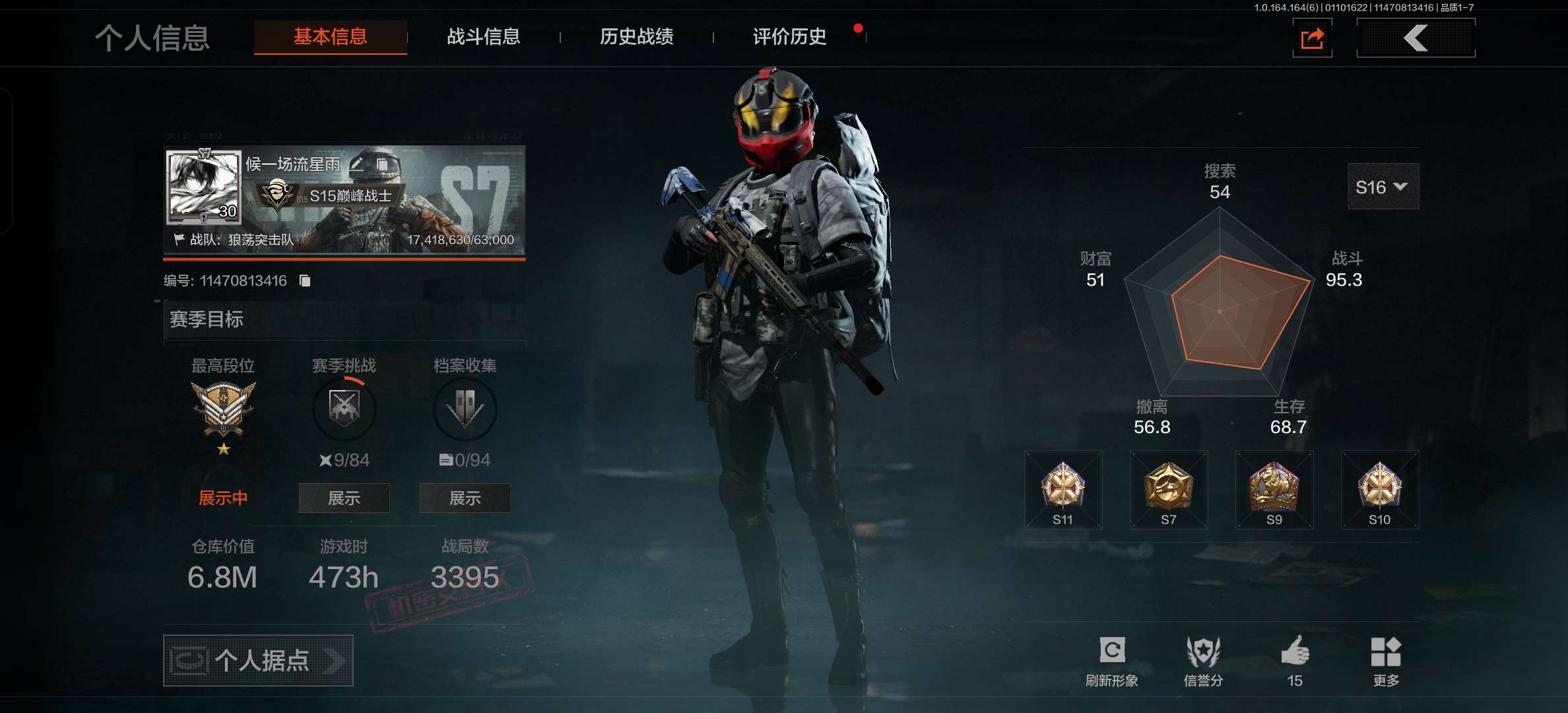Open the 历史战绩 tab
This screenshot has height=713, width=1568.
(636, 37)
